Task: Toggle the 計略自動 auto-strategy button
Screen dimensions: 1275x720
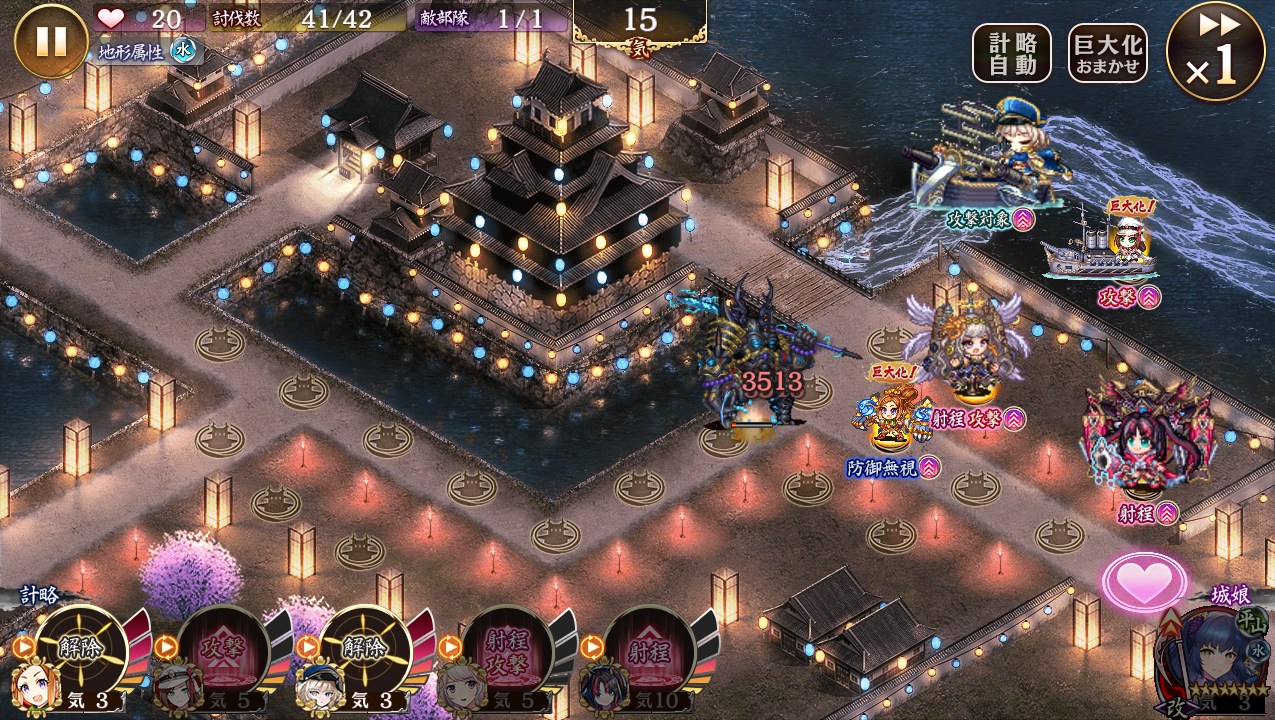Action: pyautogui.click(x=1011, y=53)
